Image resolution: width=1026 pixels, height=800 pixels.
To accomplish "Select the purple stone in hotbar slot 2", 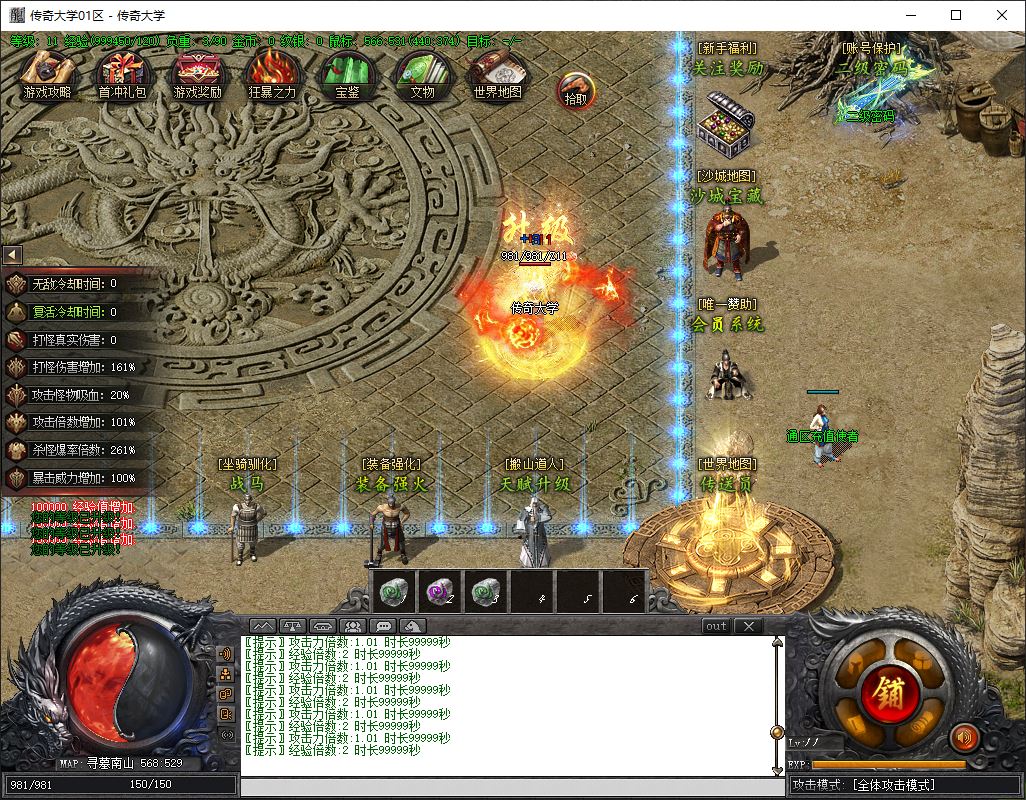I will tap(438, 591).
